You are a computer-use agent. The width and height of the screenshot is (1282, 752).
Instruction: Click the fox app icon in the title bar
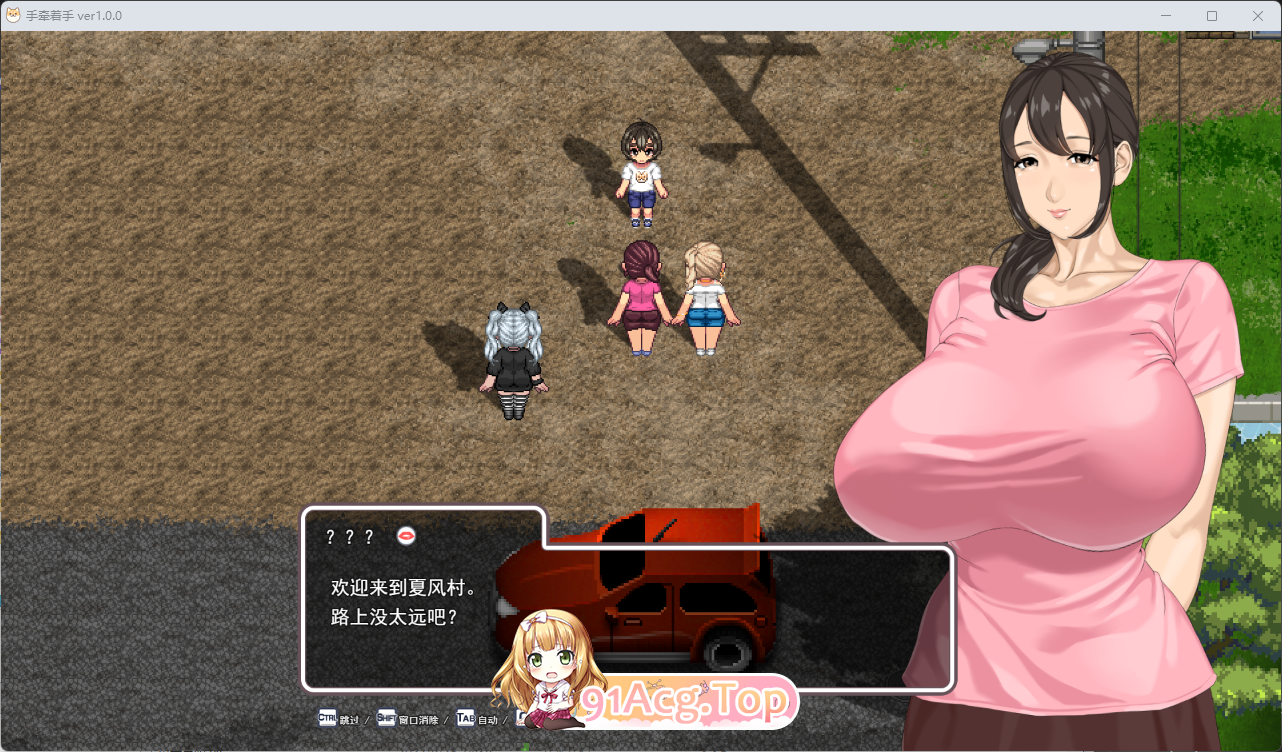(13, 15)
